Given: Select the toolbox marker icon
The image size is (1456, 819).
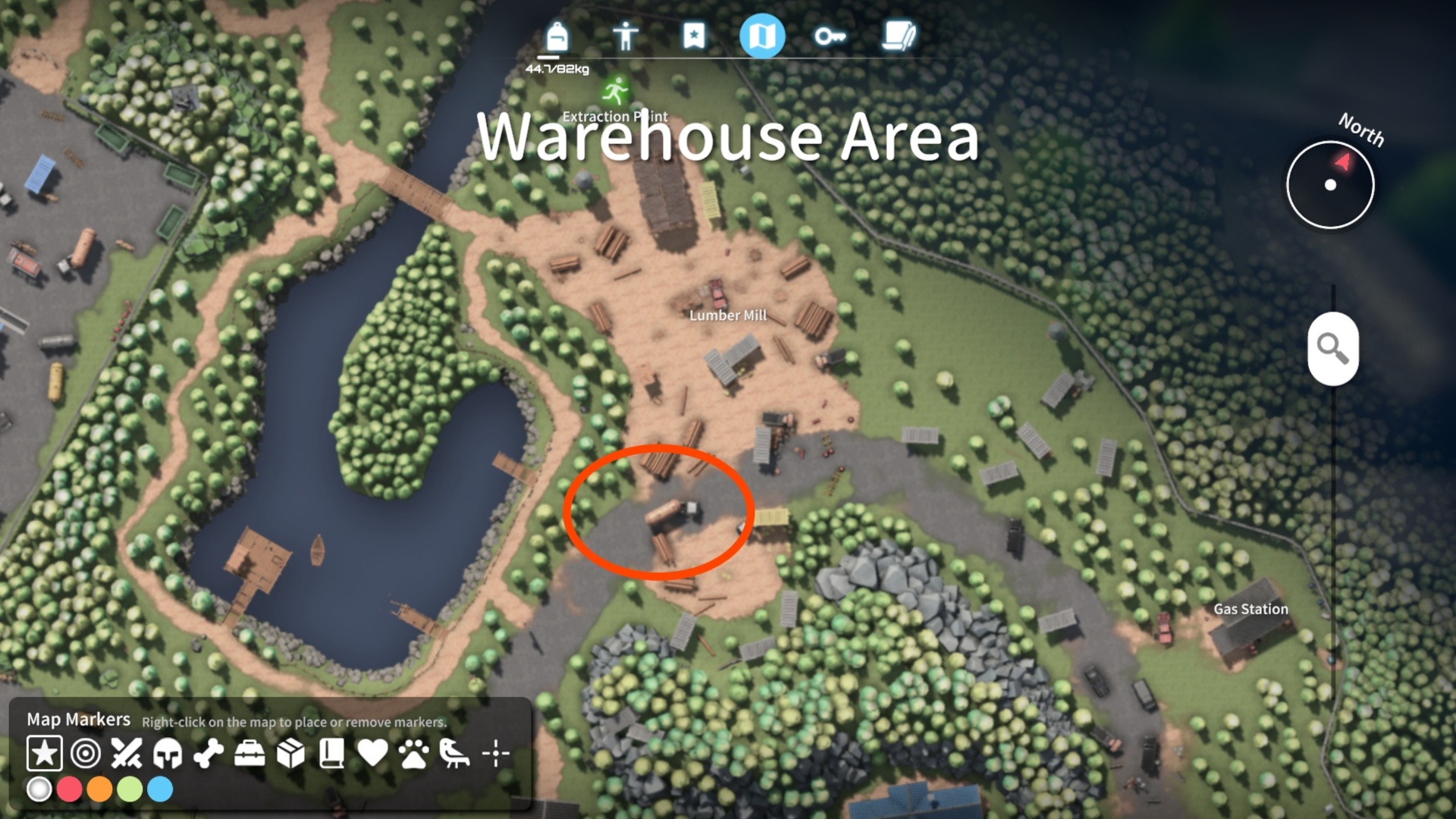Looking at the screenshot, I should tap(249, 754).
